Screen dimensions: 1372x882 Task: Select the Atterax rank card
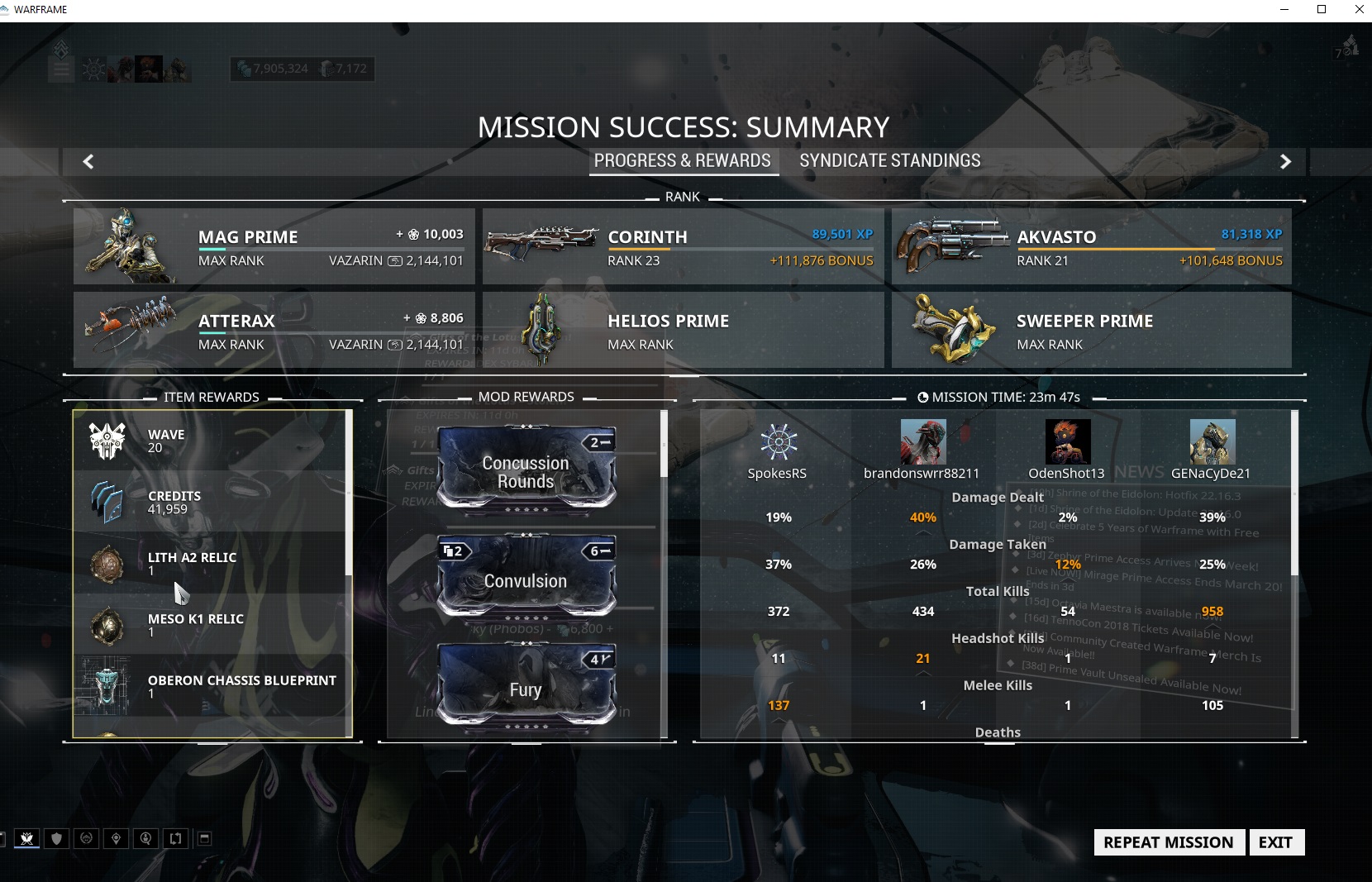[274, 330]
